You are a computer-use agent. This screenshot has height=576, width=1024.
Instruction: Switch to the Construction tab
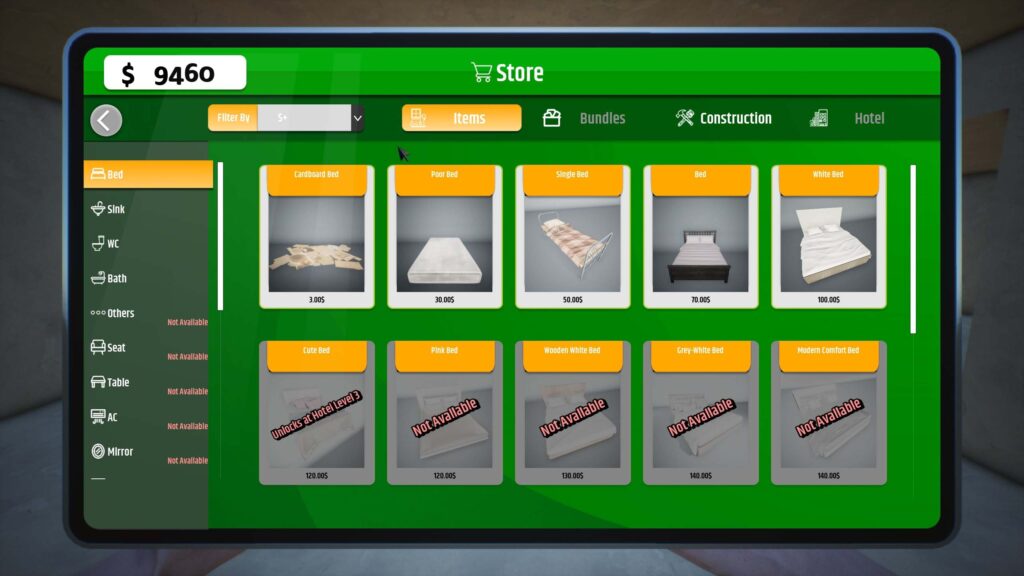coord(724,118)
